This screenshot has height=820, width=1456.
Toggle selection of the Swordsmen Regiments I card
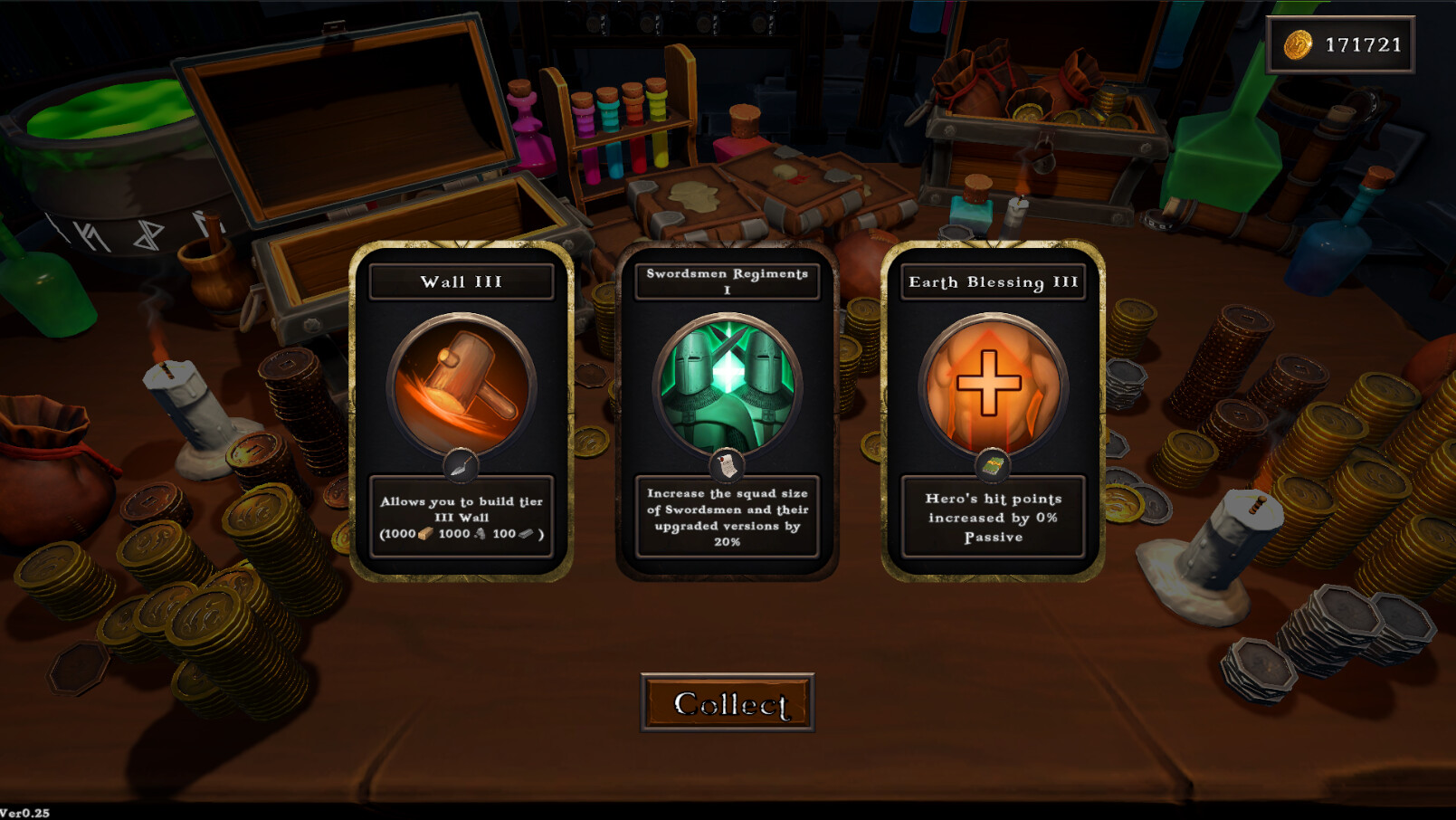(728, 407)
